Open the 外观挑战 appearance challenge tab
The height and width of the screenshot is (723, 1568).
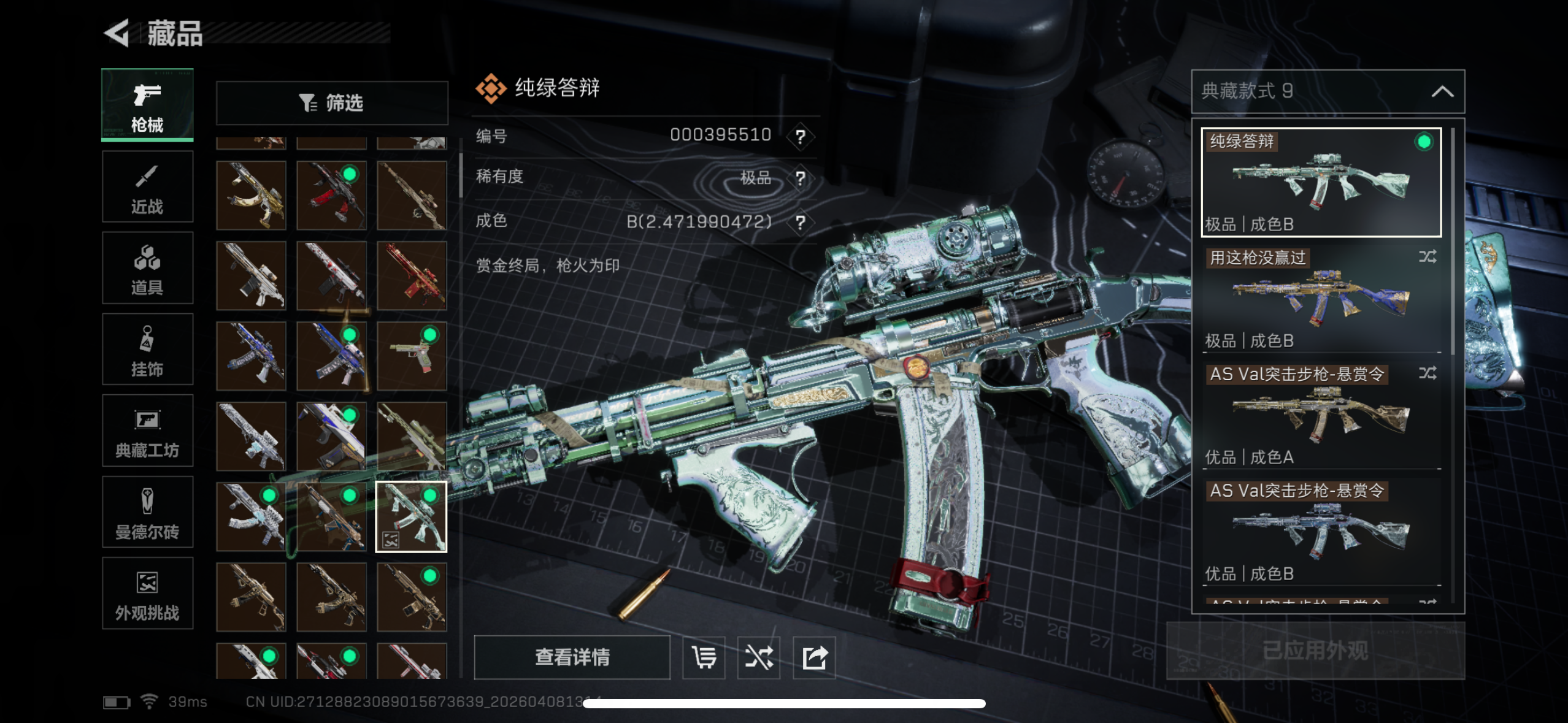pyautogui.click(x=147, y=594)
